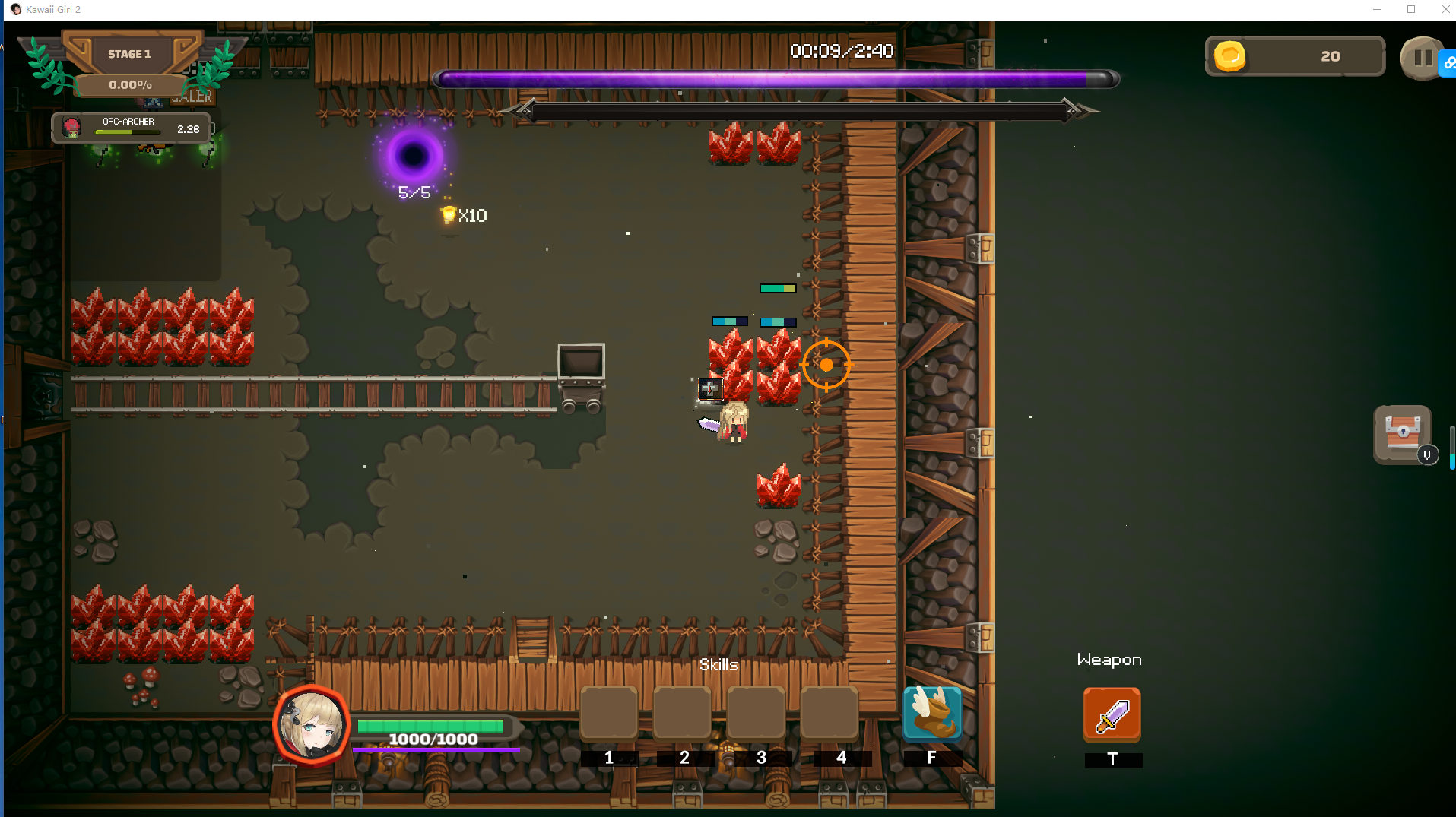Pause the game with the pause button
Viewport: 1456px width, 817px height.
(1422, 58)
